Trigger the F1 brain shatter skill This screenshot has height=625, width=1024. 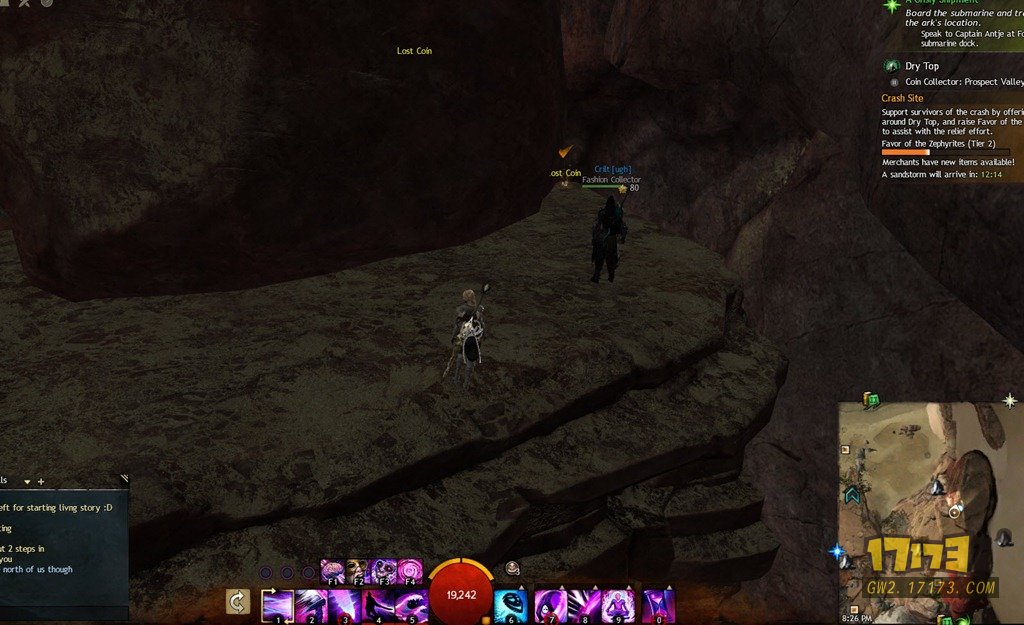pos(332,571)
